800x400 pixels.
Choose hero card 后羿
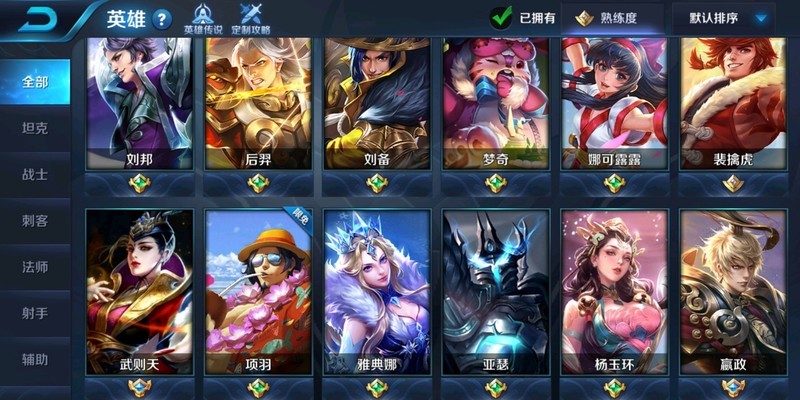point(258,105)
